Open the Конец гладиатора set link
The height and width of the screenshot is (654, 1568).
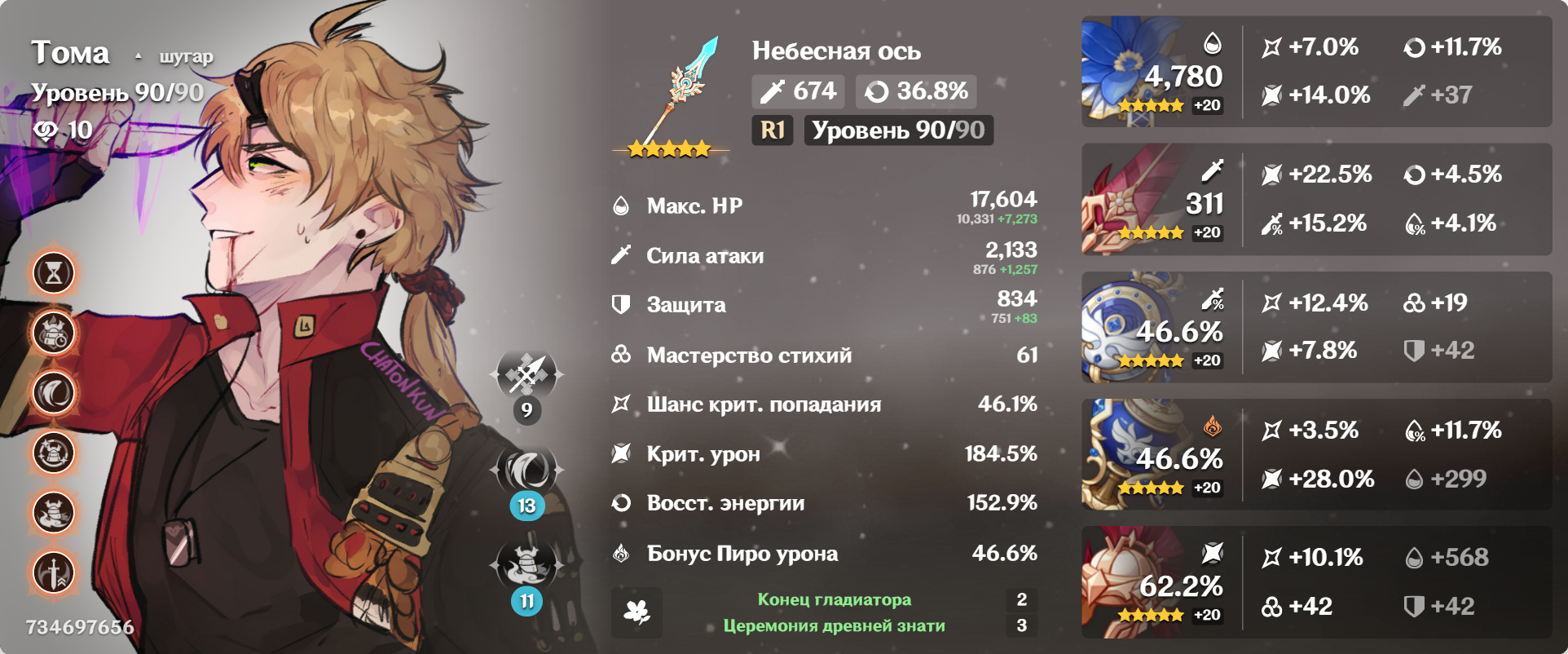833,599
